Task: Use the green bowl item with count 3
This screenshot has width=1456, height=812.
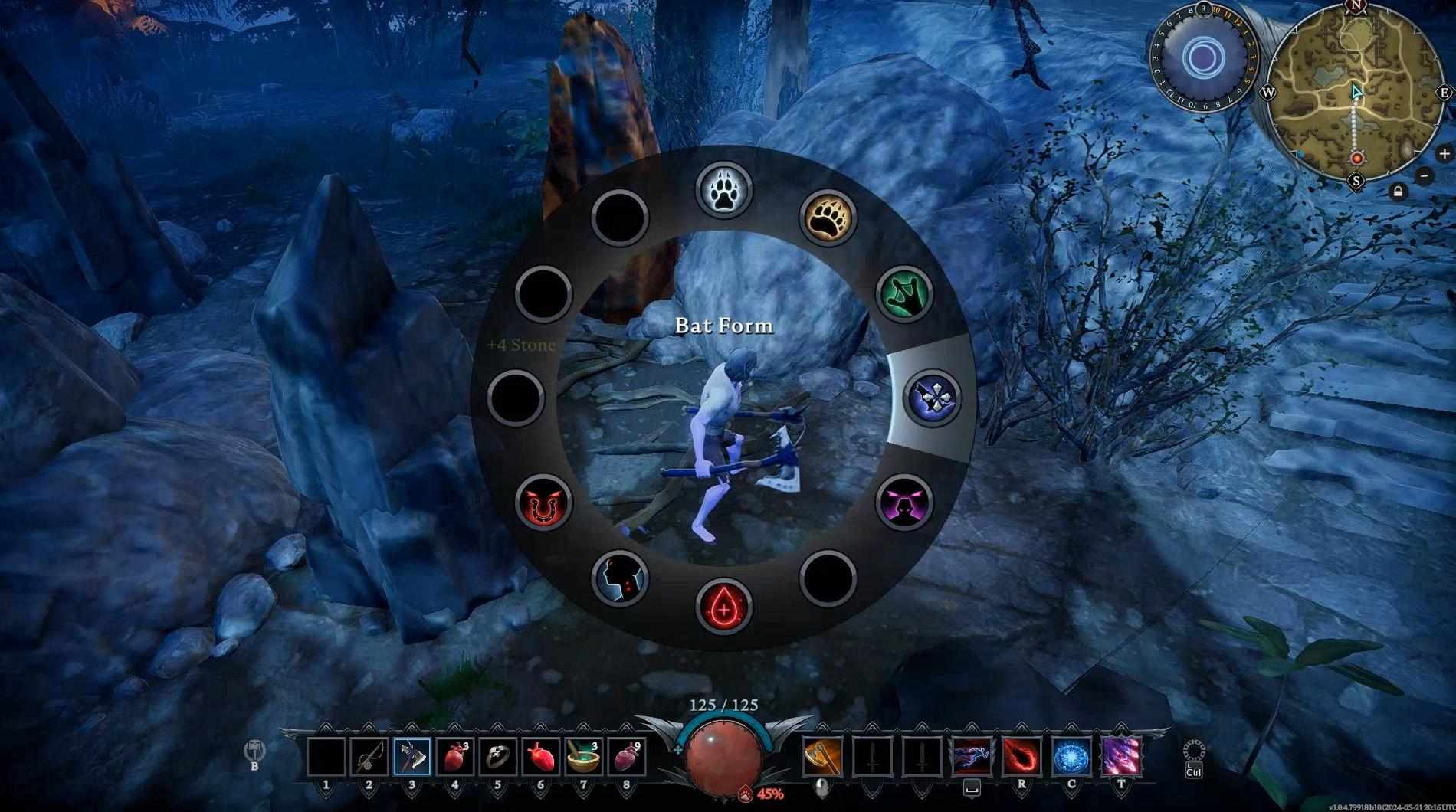Action: click(584, 758)
